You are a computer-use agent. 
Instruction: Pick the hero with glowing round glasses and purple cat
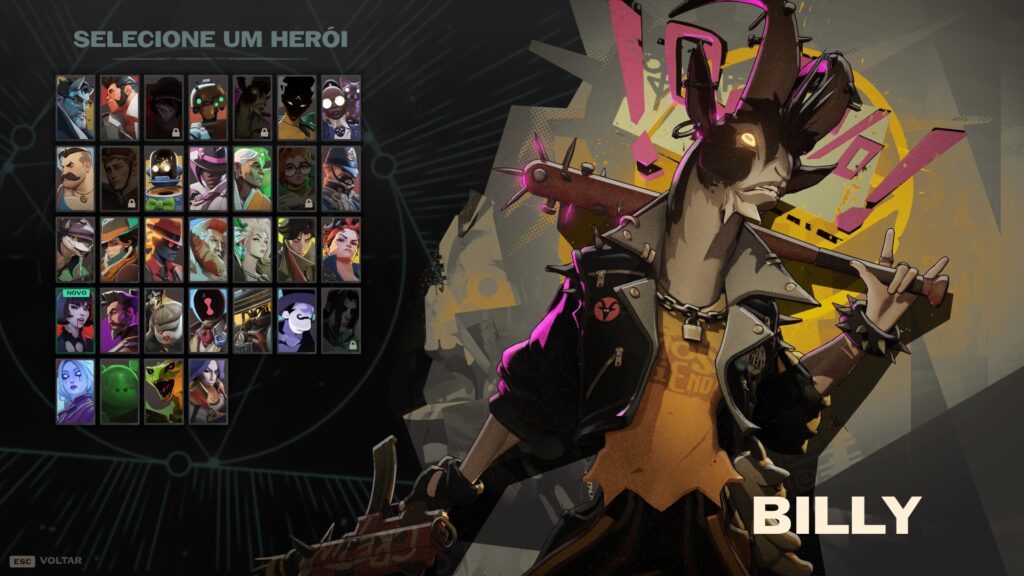(340, 107)
